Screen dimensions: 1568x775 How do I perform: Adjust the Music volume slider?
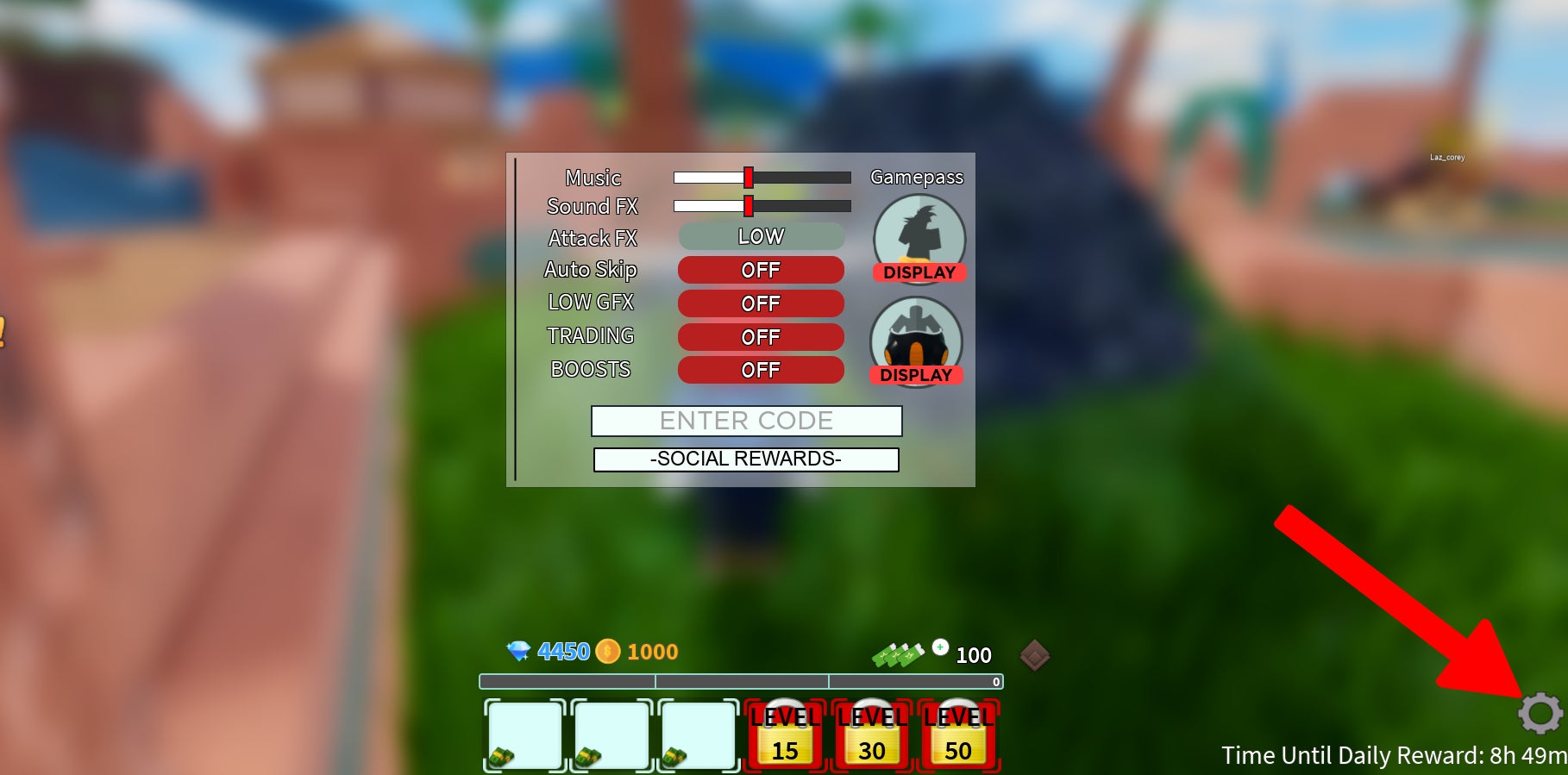pyautogui.click(x=750, y=178)
